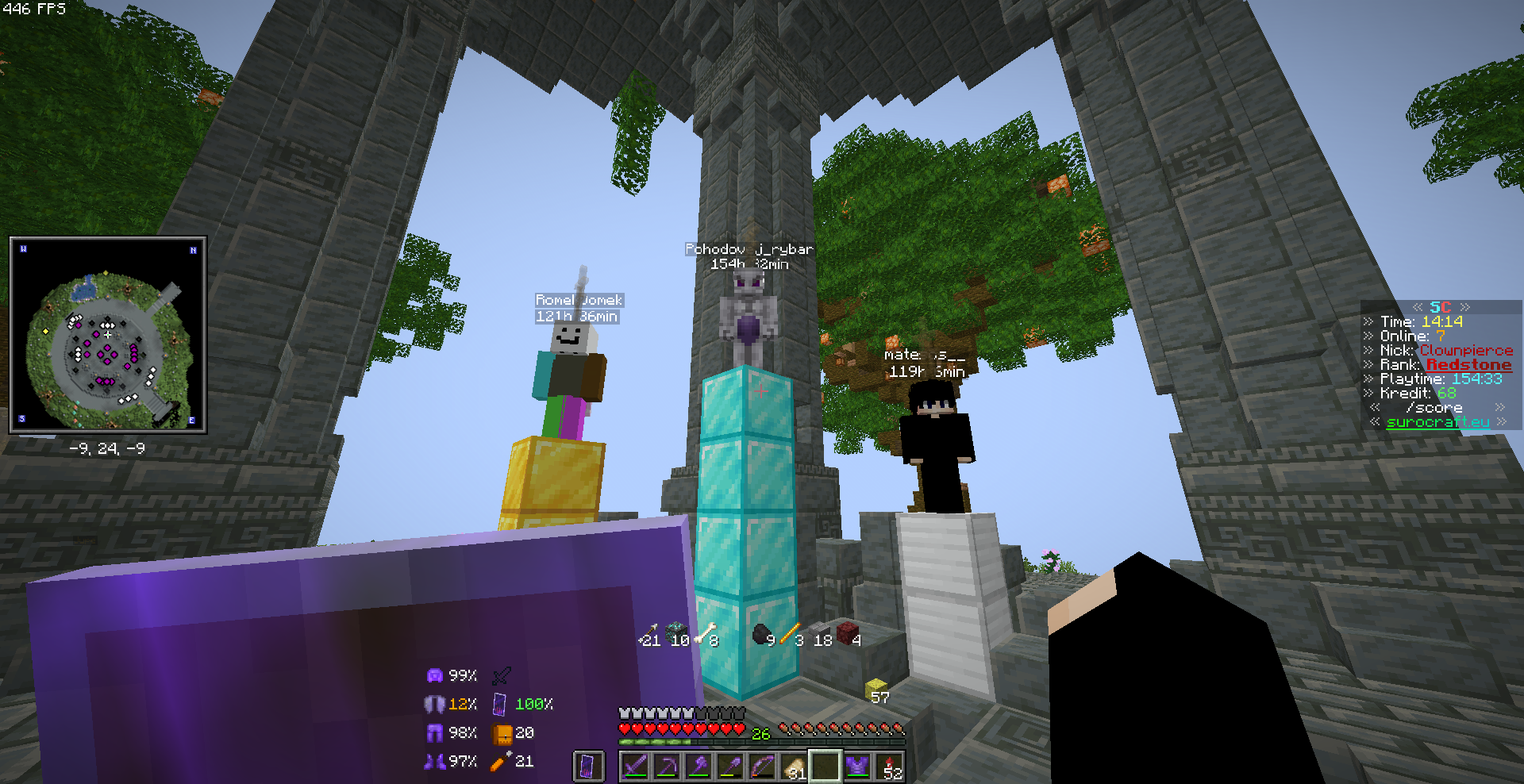The image size is (1524, 784).
Task: Select the netherite shovel hotbar slot
Action: pyautogui.click(x=730, y=767)
